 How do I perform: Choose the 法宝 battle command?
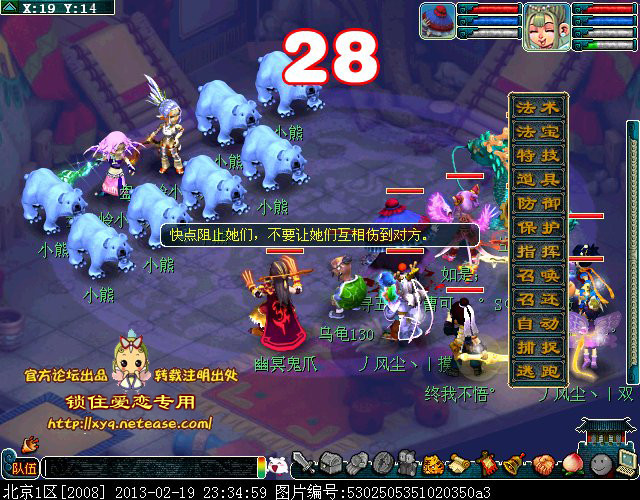pyautogui.click(x=538, y=131)
